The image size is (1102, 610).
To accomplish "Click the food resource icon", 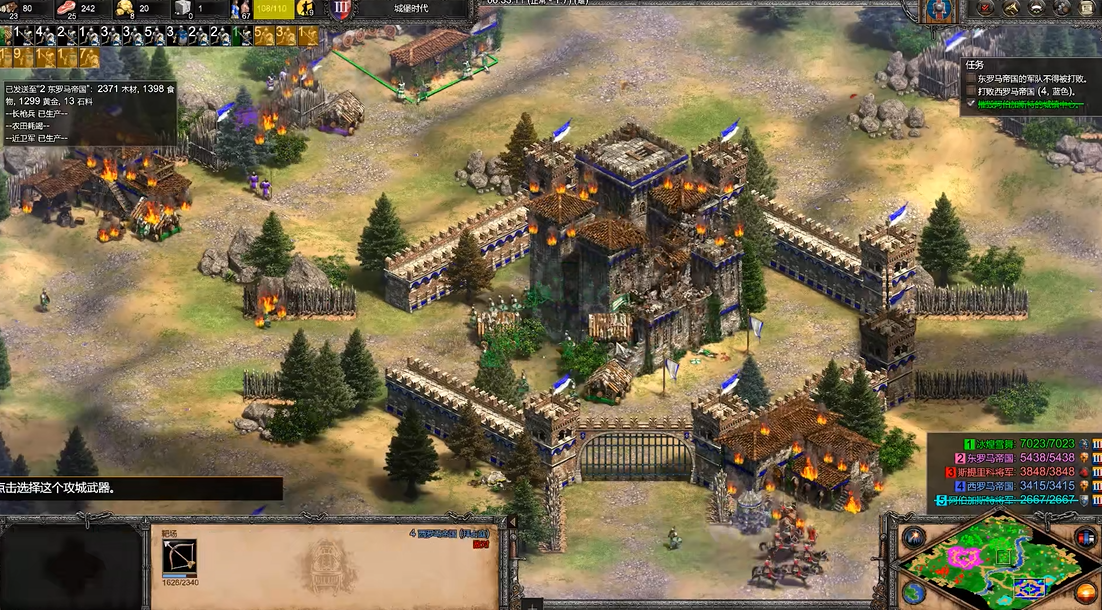I will [x=67, y=9].
